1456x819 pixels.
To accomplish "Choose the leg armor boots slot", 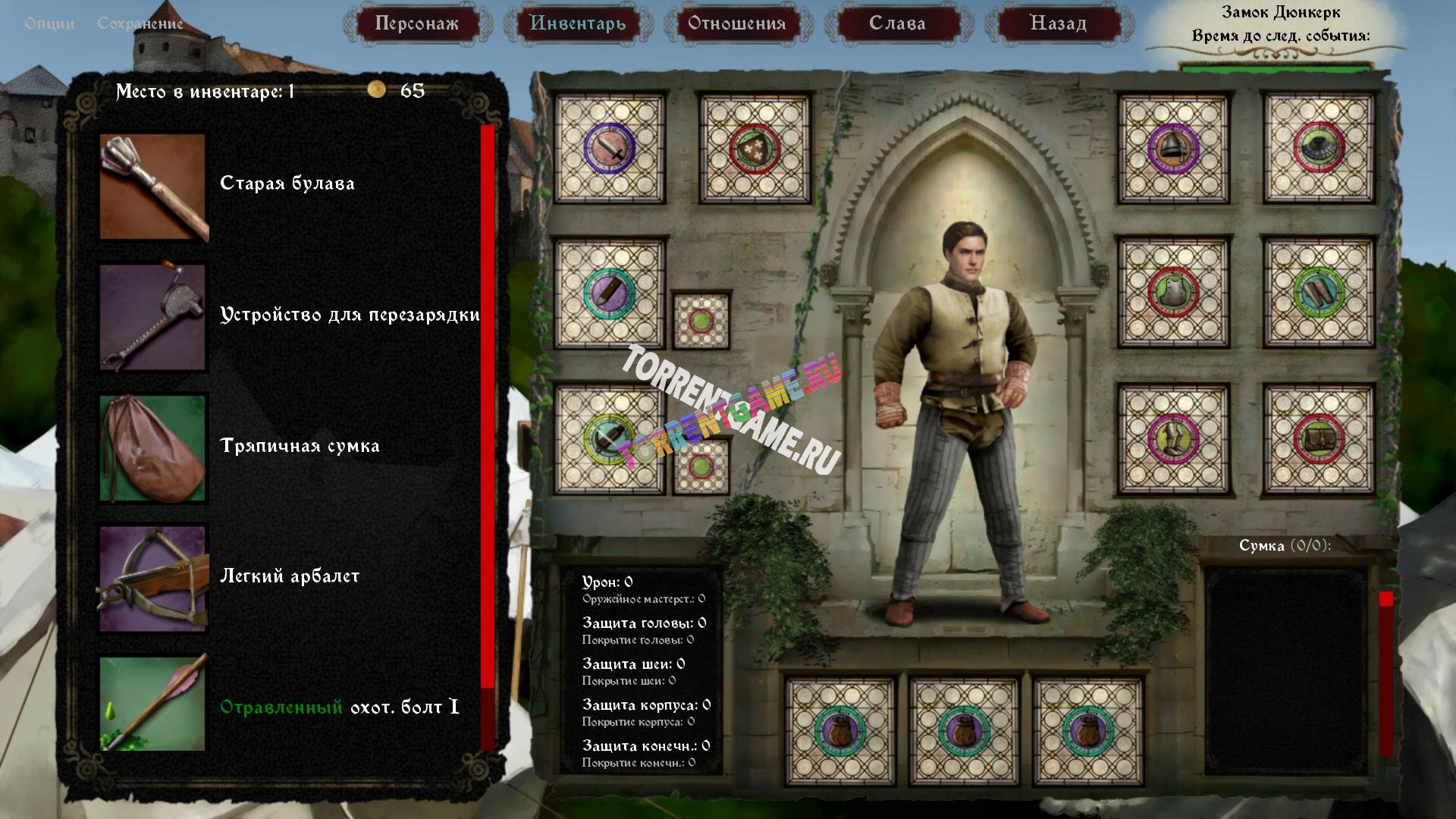I will pyautogui.click(x=1173, y=440).
